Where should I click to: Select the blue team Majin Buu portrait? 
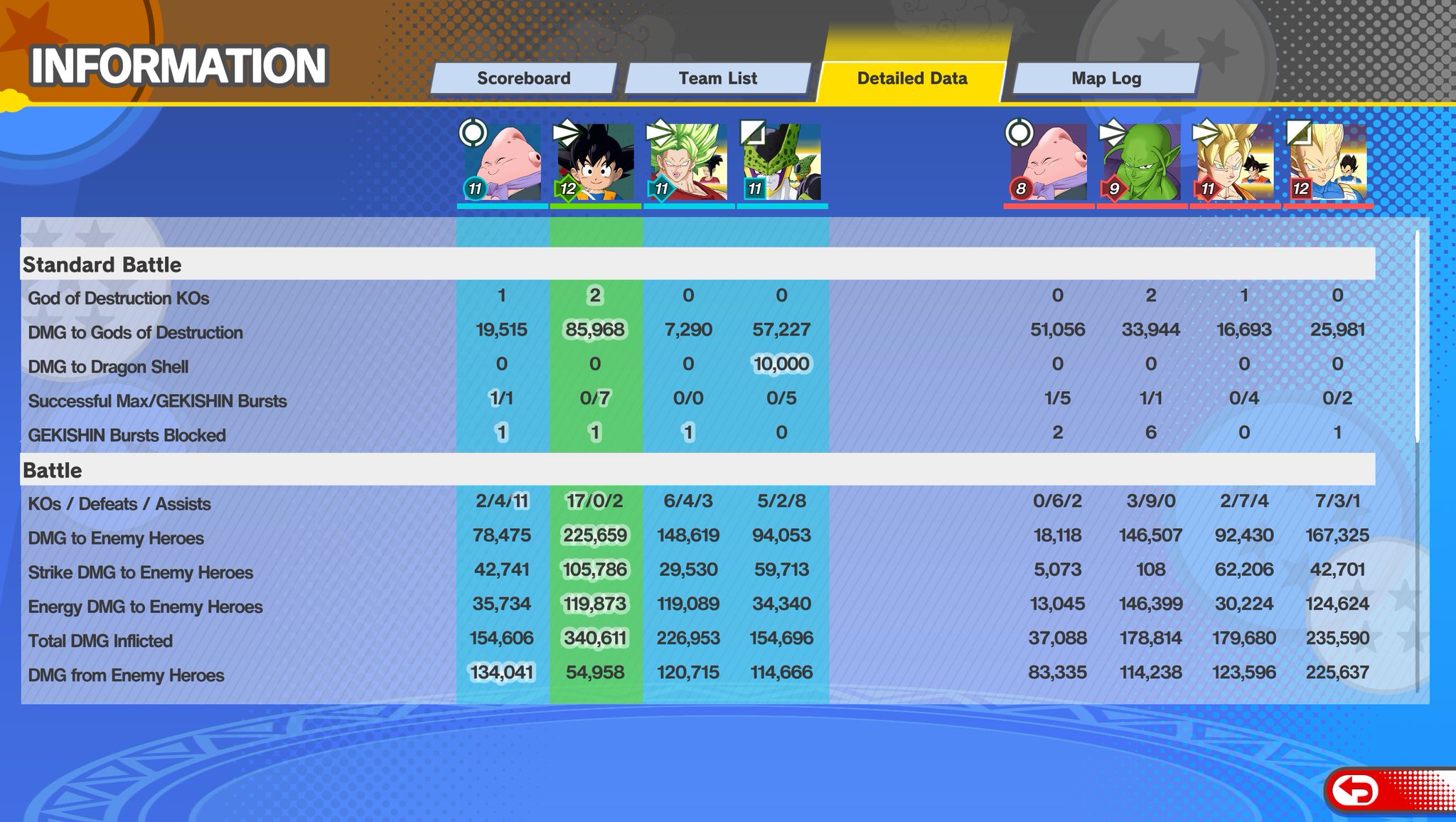point(502,163)
